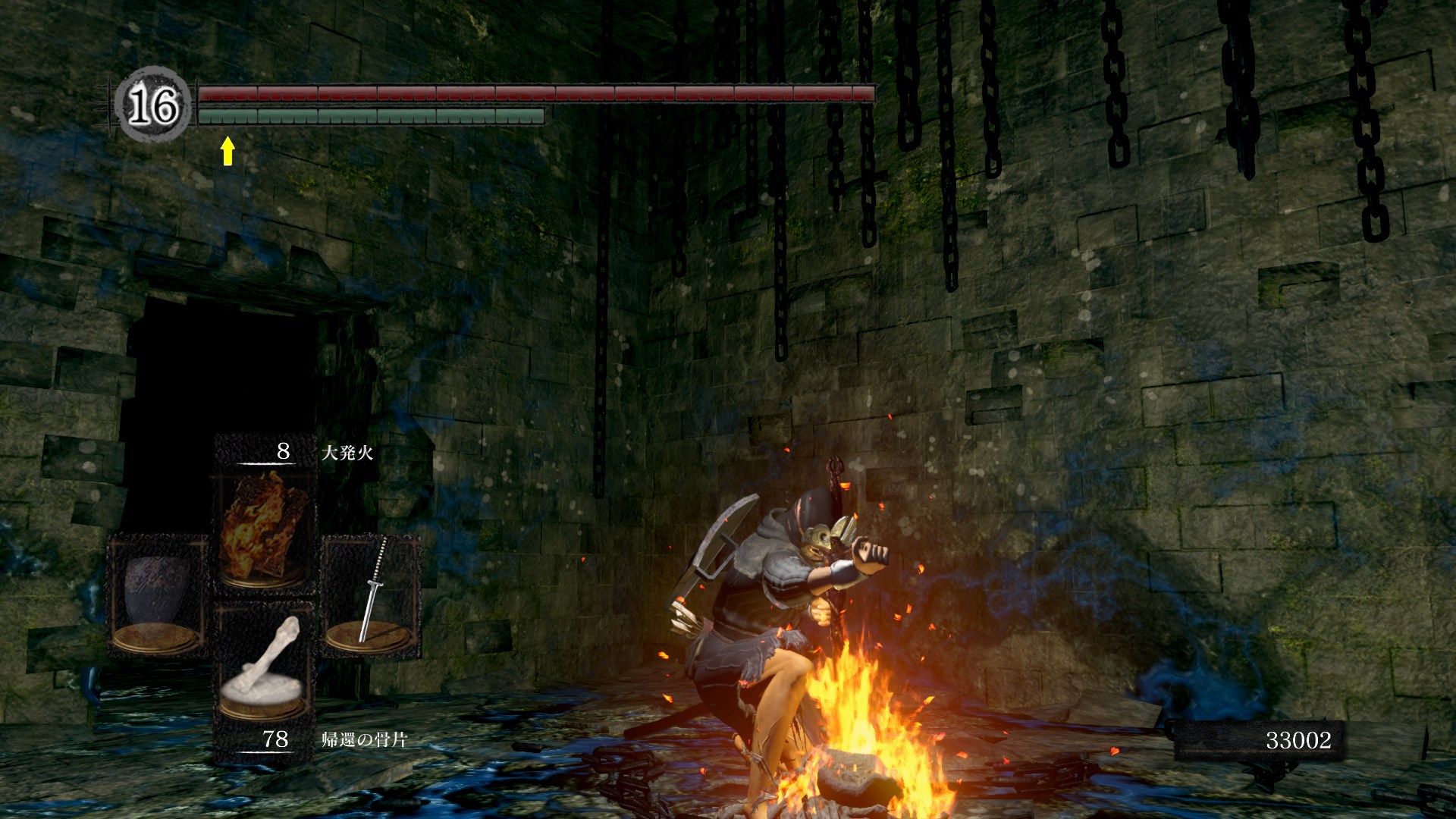The height and width of the screenshot is (819, 1456).
Task: Click the humanity counter showing 16
Action: tap(152, 105)
